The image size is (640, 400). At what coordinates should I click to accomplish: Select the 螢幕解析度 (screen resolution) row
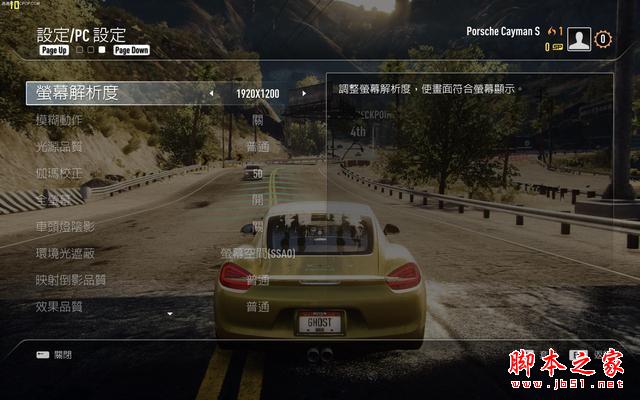tap(76, 93)
